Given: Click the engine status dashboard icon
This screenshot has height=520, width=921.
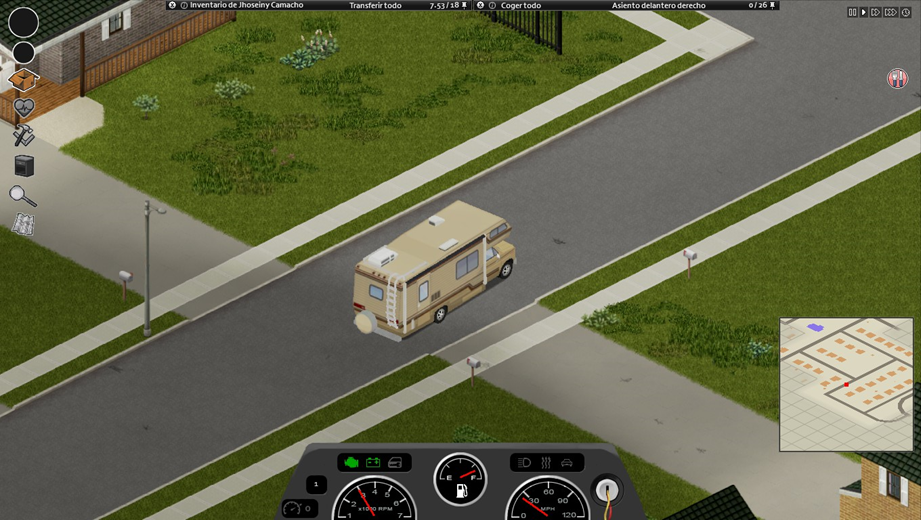Looking at the screenshot, I should click(x=350, y=462).
